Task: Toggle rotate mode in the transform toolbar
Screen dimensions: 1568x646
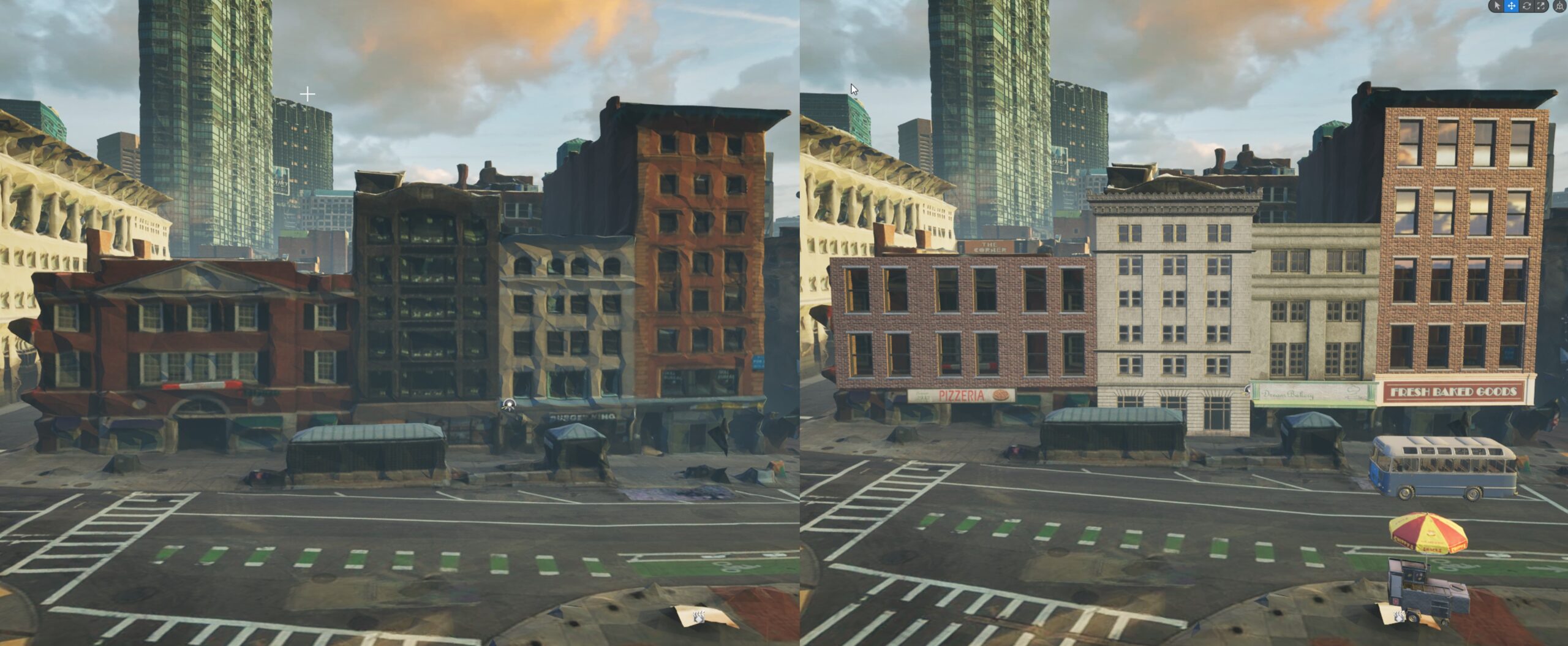Action: (x=1526, y=6)
